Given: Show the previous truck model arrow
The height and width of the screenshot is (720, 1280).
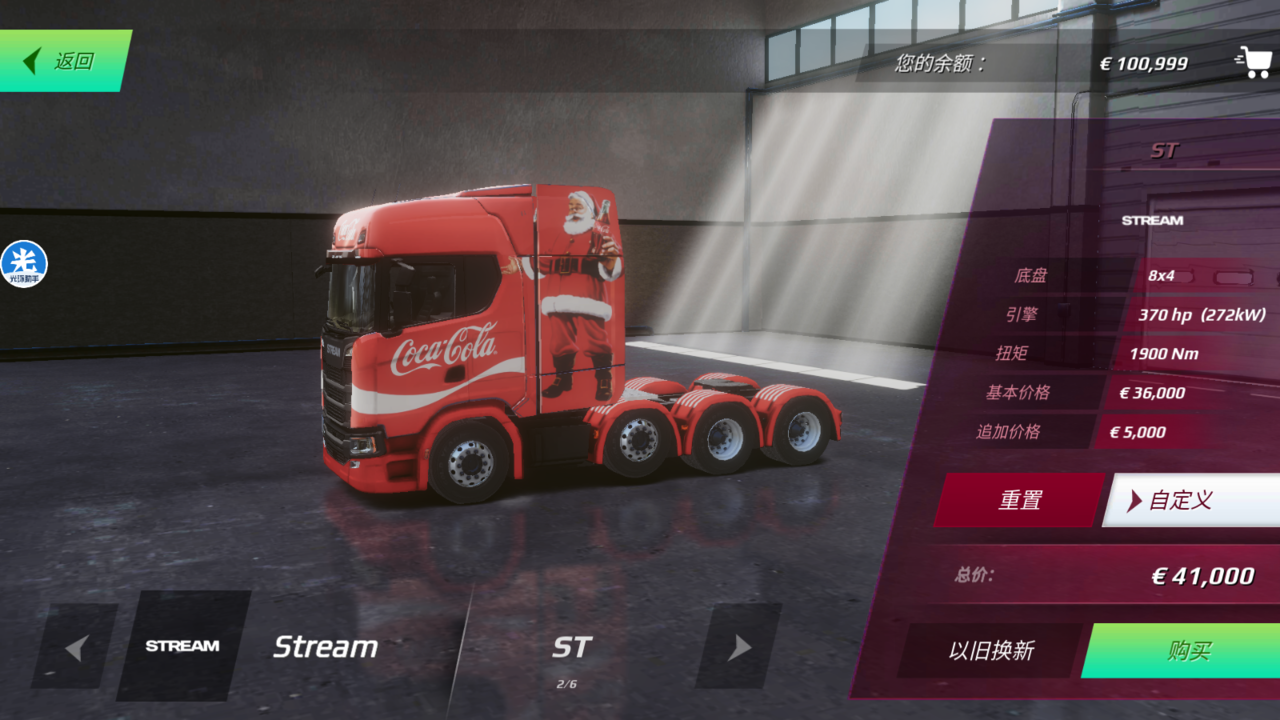Looking at the screenshot, I should click(75, 647).
